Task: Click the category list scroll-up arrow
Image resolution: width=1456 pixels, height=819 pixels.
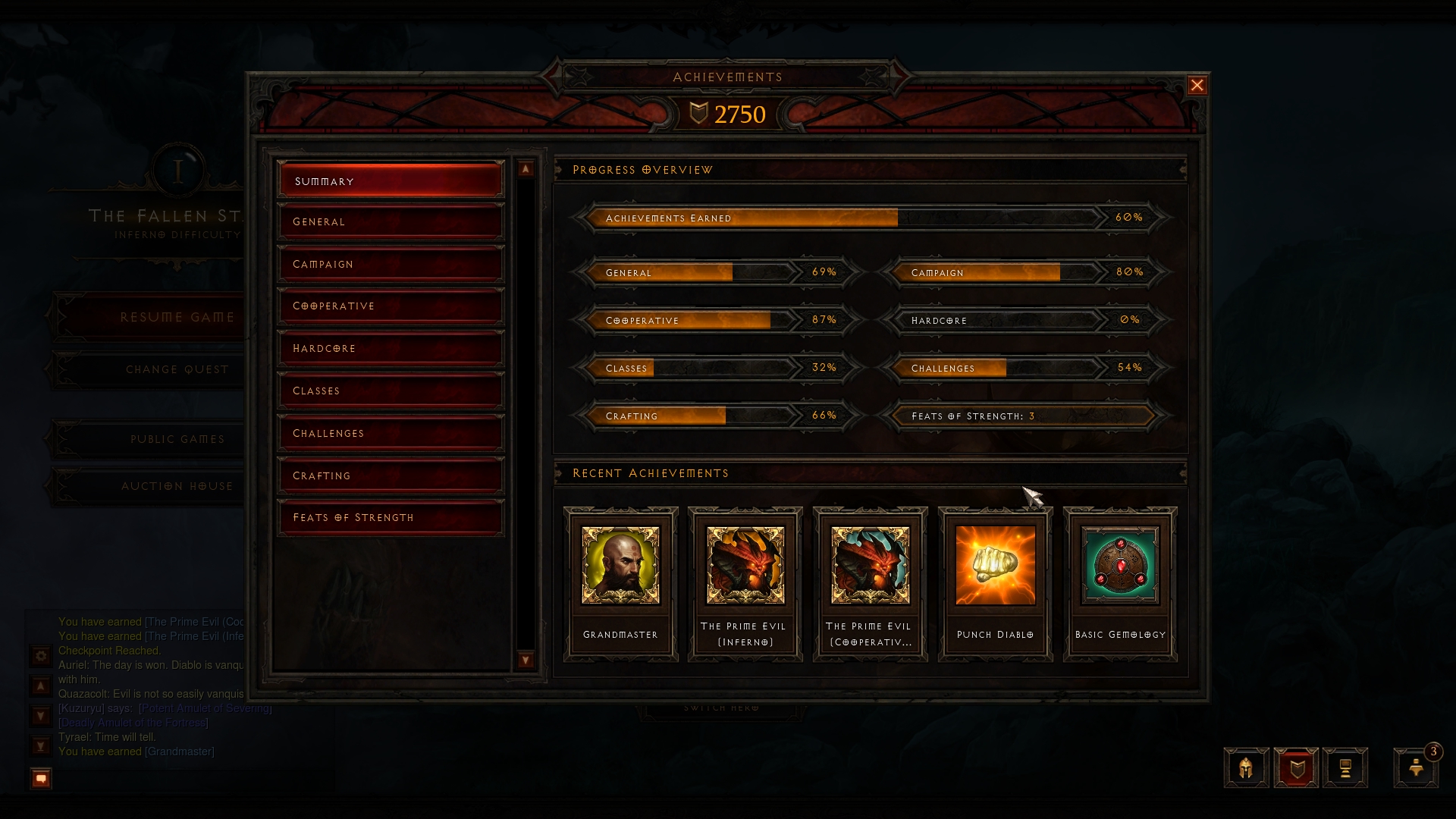Action: pos(526,169)
